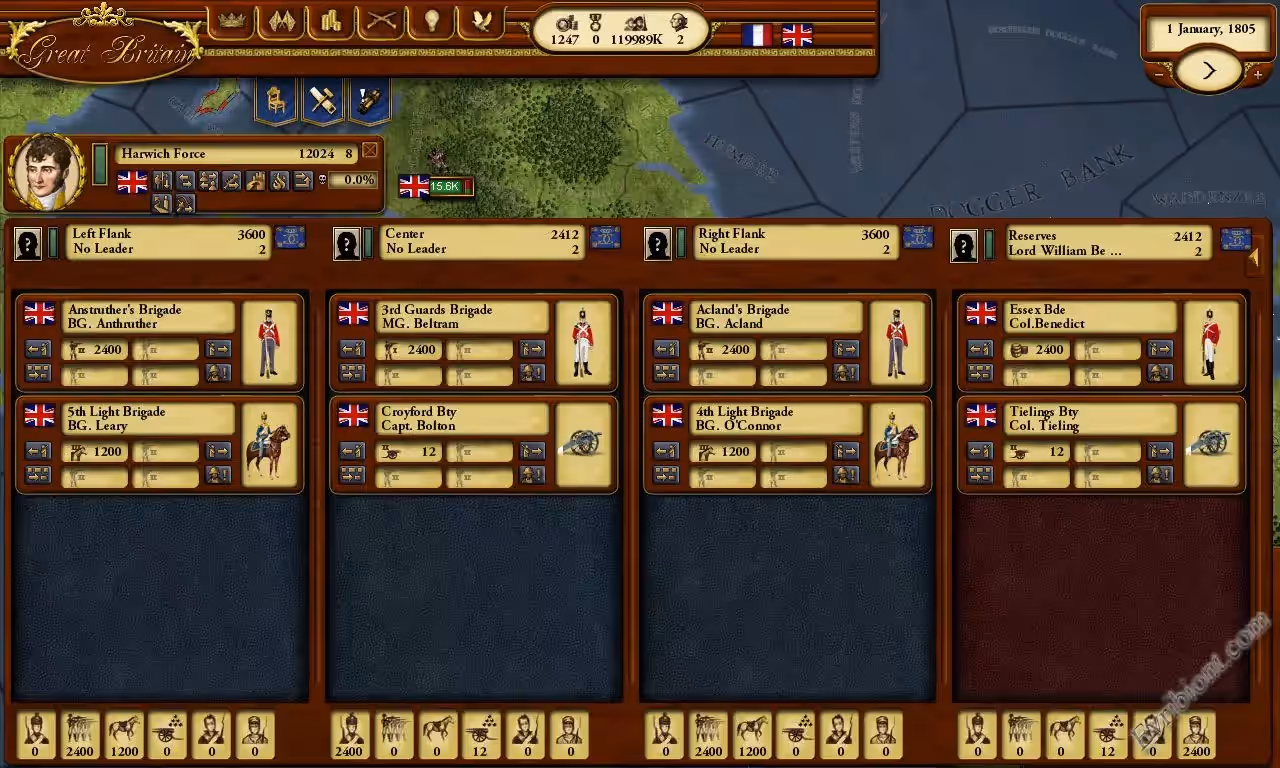Increase game speed with the plus button
This screenshot has height=768, width=1280.
point(1257,74)
